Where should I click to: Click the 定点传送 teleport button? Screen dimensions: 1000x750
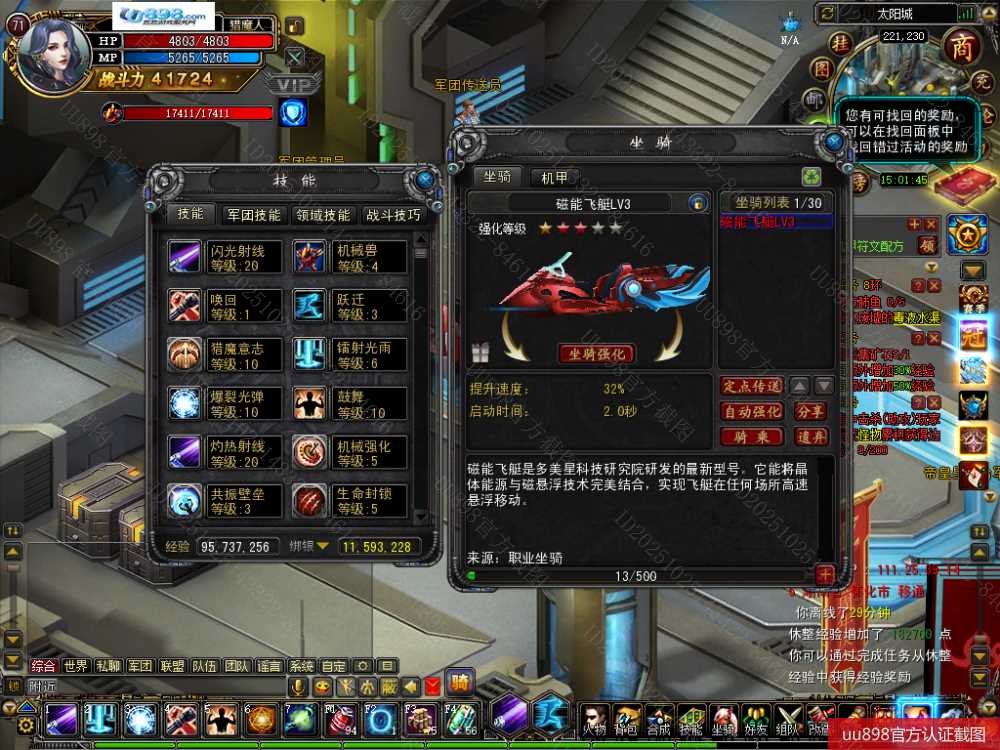point(751,386)
